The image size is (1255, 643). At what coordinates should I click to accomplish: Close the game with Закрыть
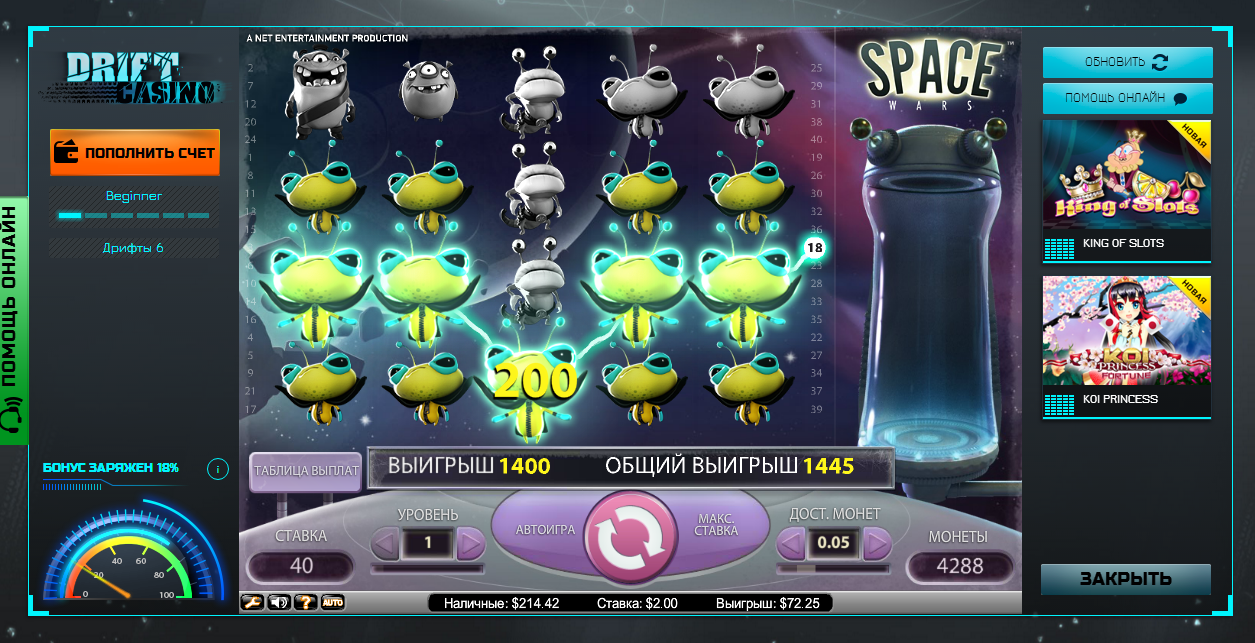pyautogui.click(x=1125, y=579)
